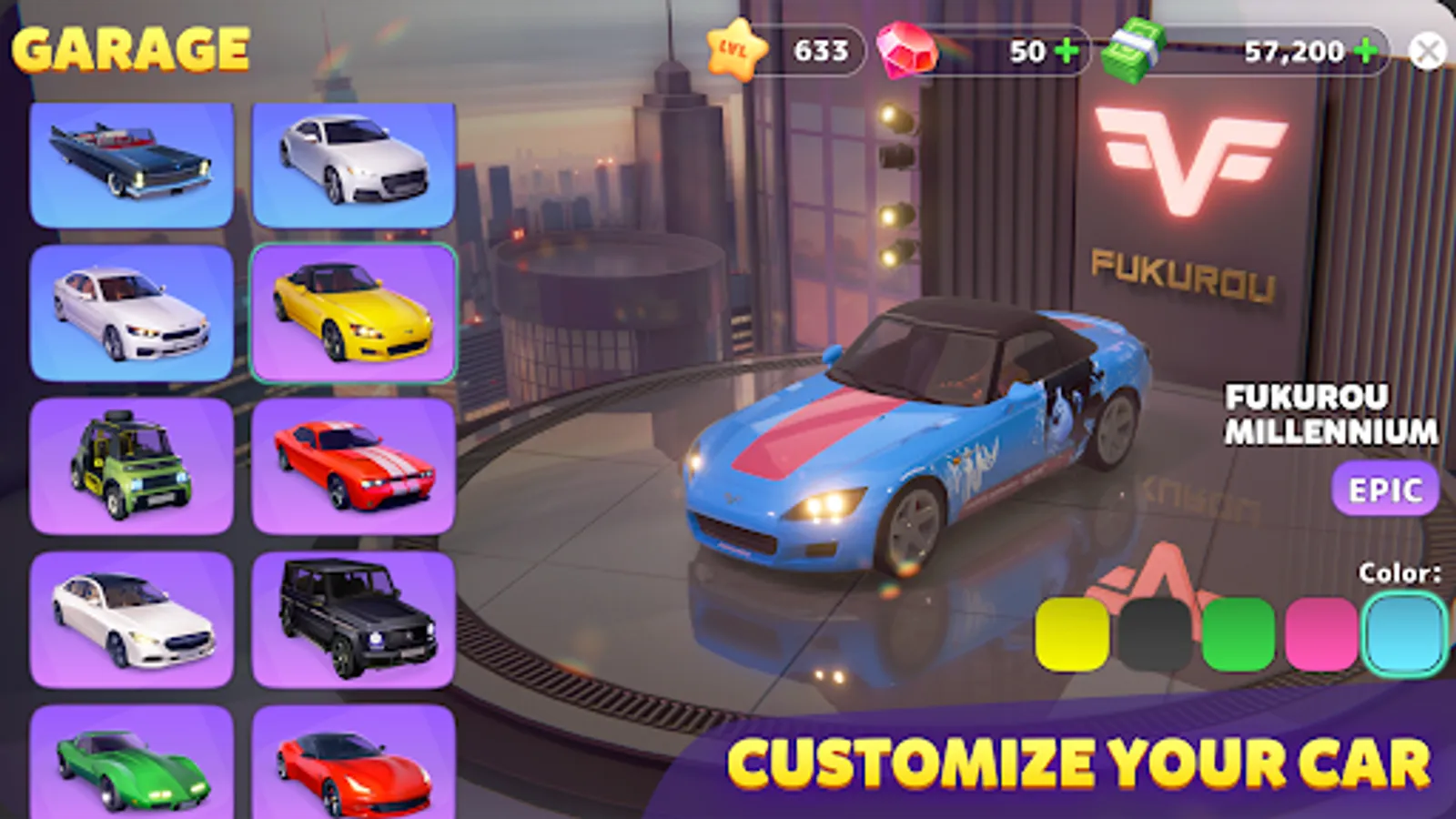
Task: Click the CUSTOMIZE YOUR CAR banner
Action: point(1083,760)
